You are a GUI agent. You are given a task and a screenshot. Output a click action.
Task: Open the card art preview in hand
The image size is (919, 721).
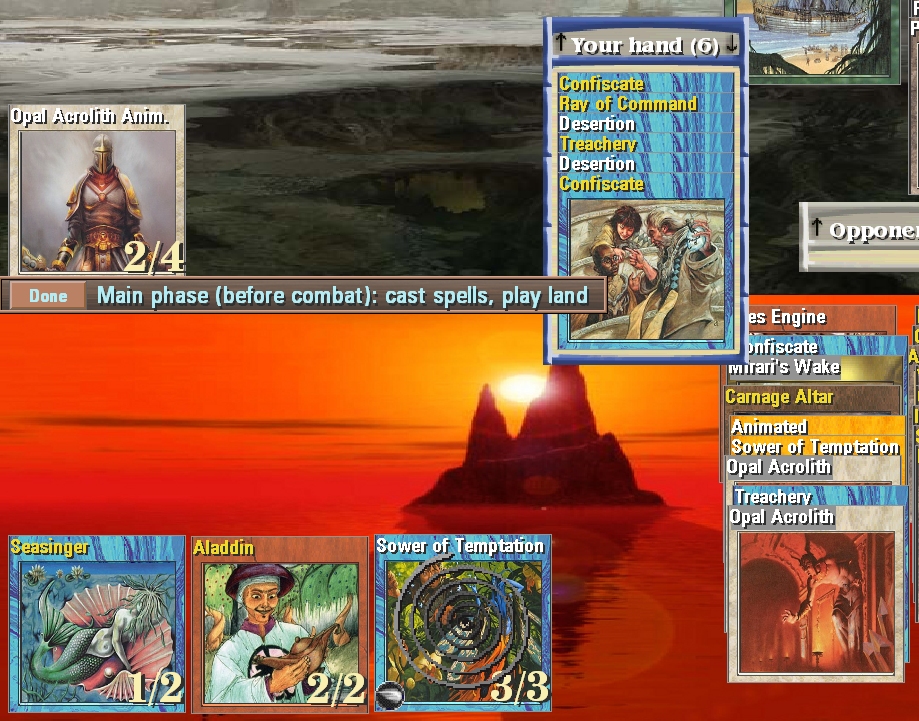(646, 268)
